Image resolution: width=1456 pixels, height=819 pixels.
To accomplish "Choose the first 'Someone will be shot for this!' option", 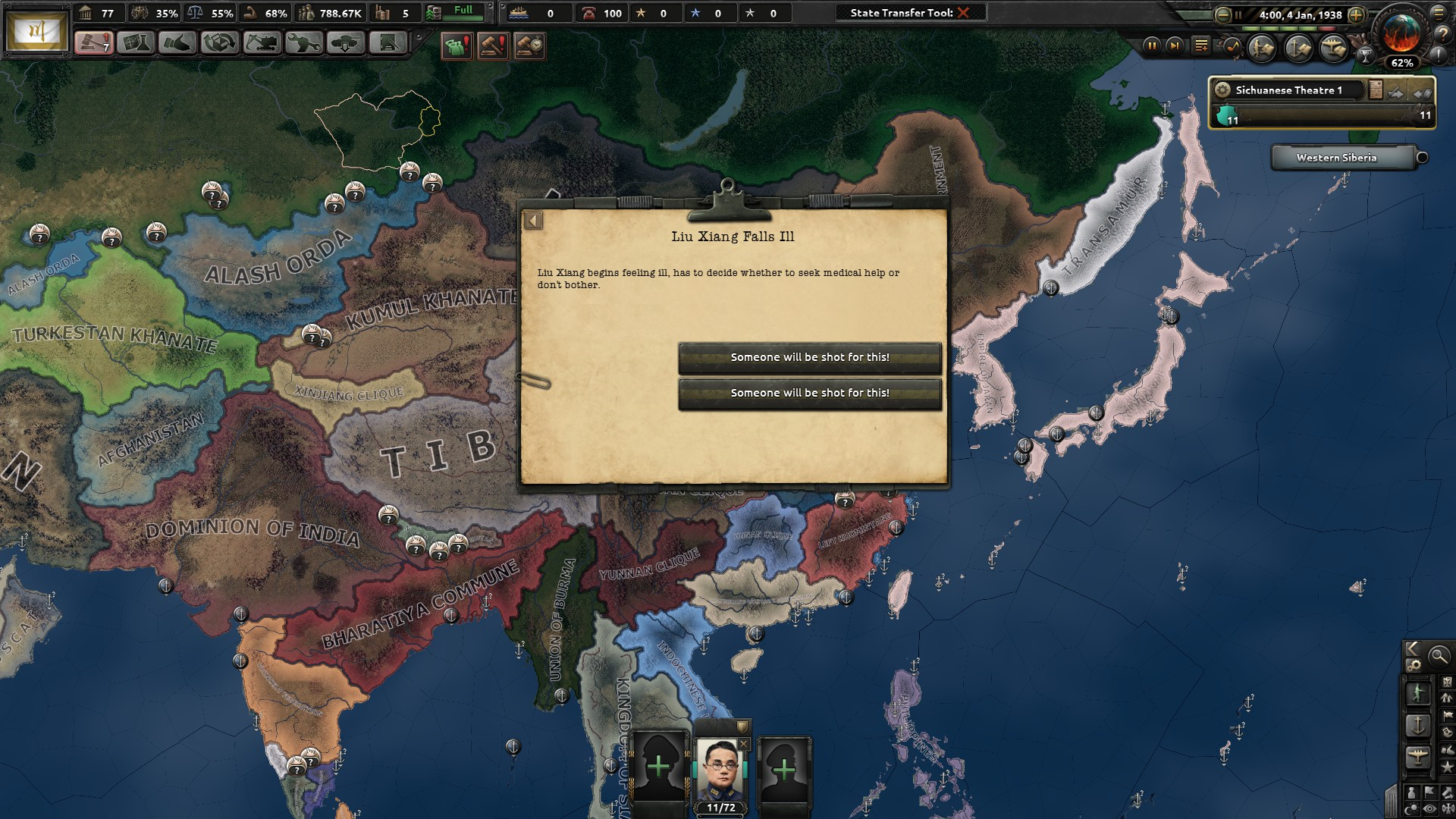I will (x=809, y=356).
